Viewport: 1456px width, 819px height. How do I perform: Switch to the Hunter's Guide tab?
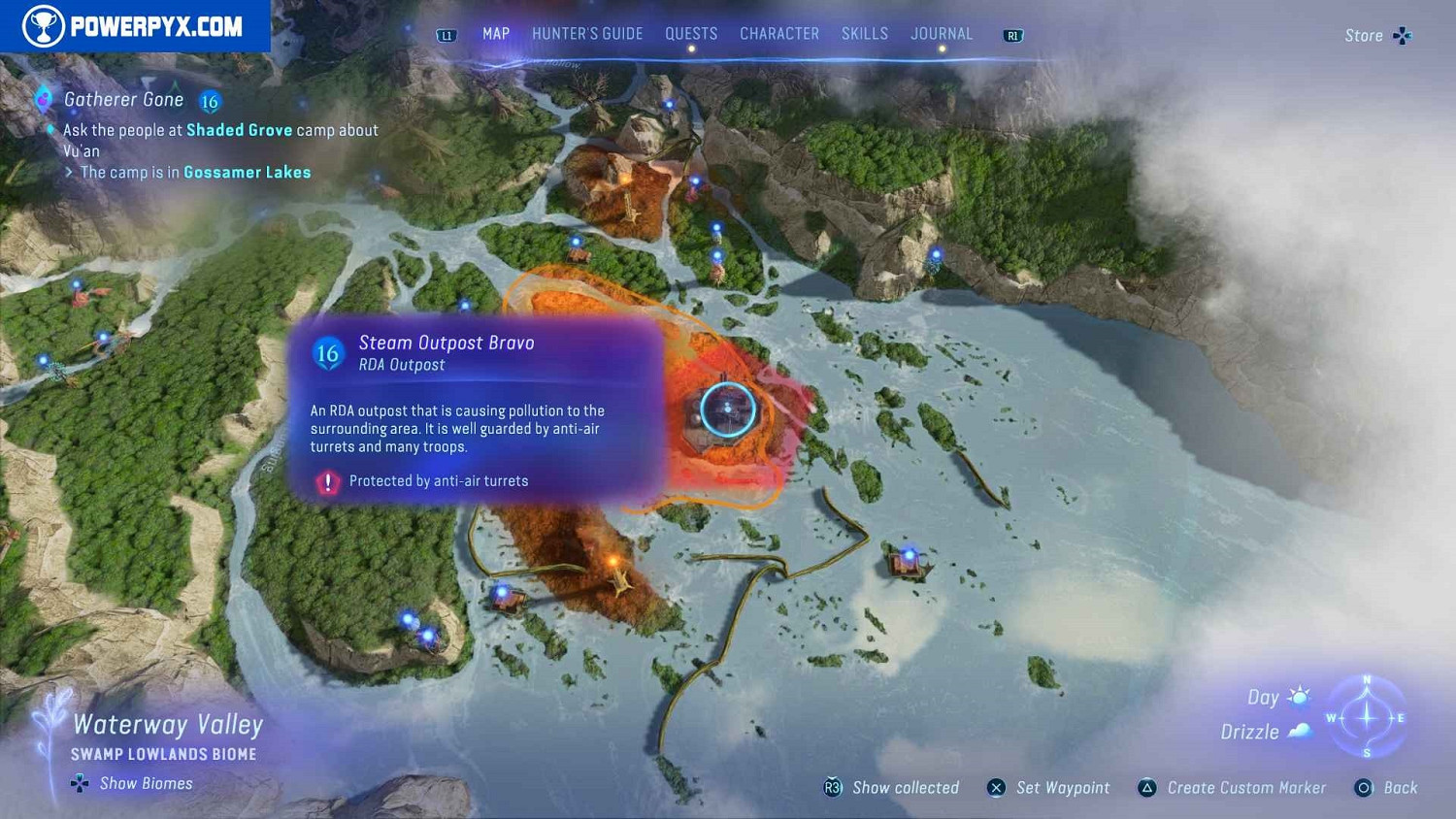(x=587, y=34)
